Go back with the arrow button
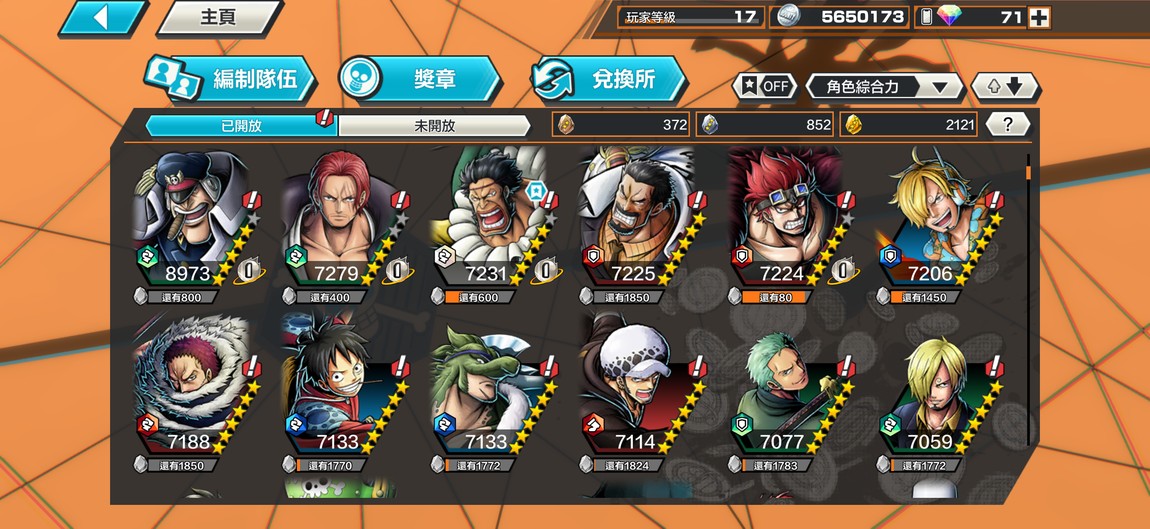This screenshot has width=1150, height=529. tap(102, 17)
